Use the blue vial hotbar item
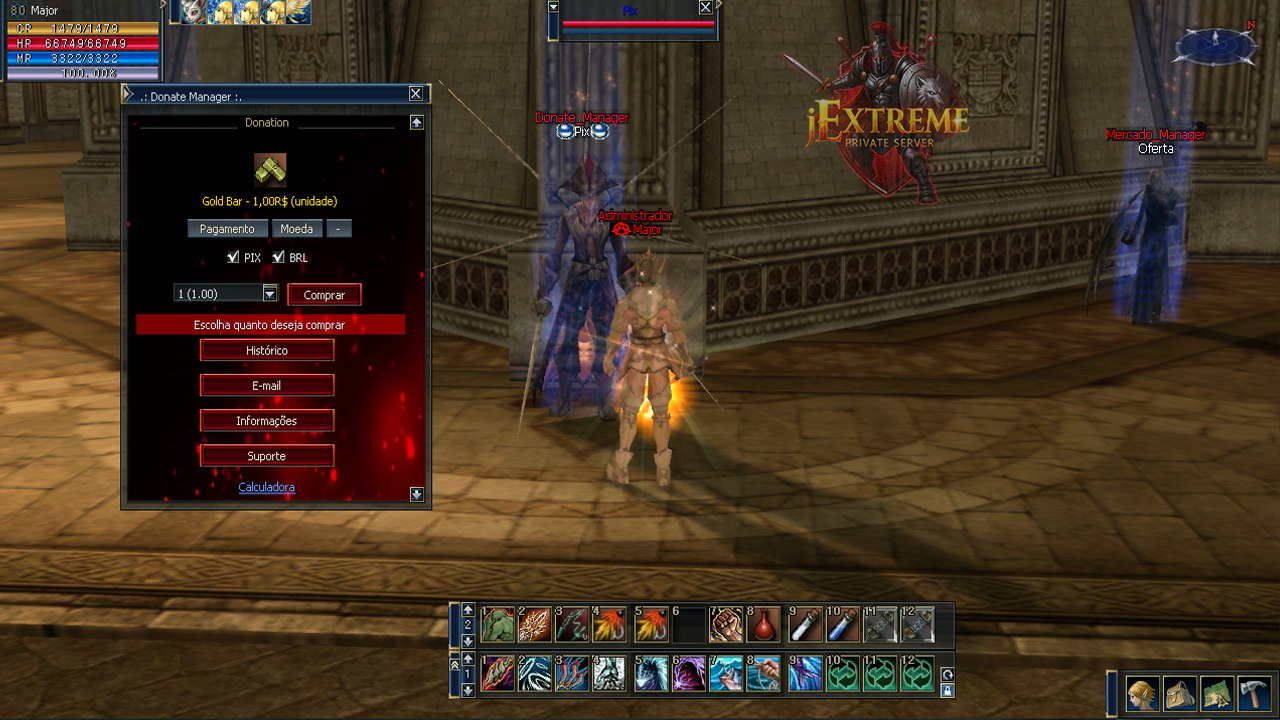Image resolution: width=1280 pixels, height=720 pixels. coord(843,625)
